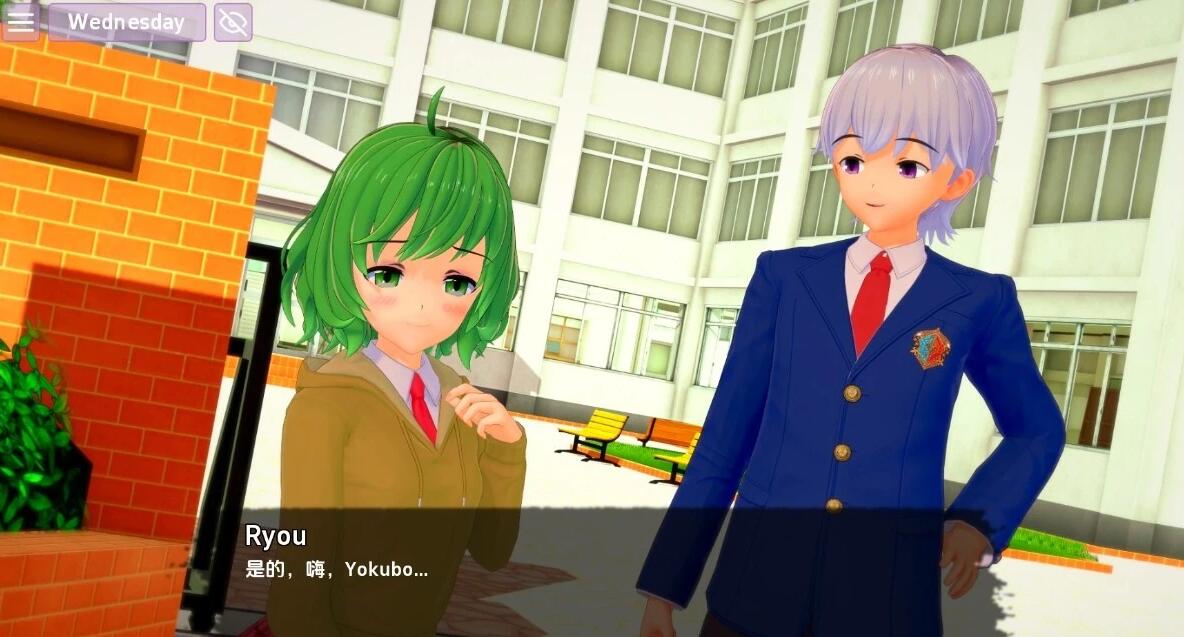Click the Wednesday day button

(x=127, y=22)
